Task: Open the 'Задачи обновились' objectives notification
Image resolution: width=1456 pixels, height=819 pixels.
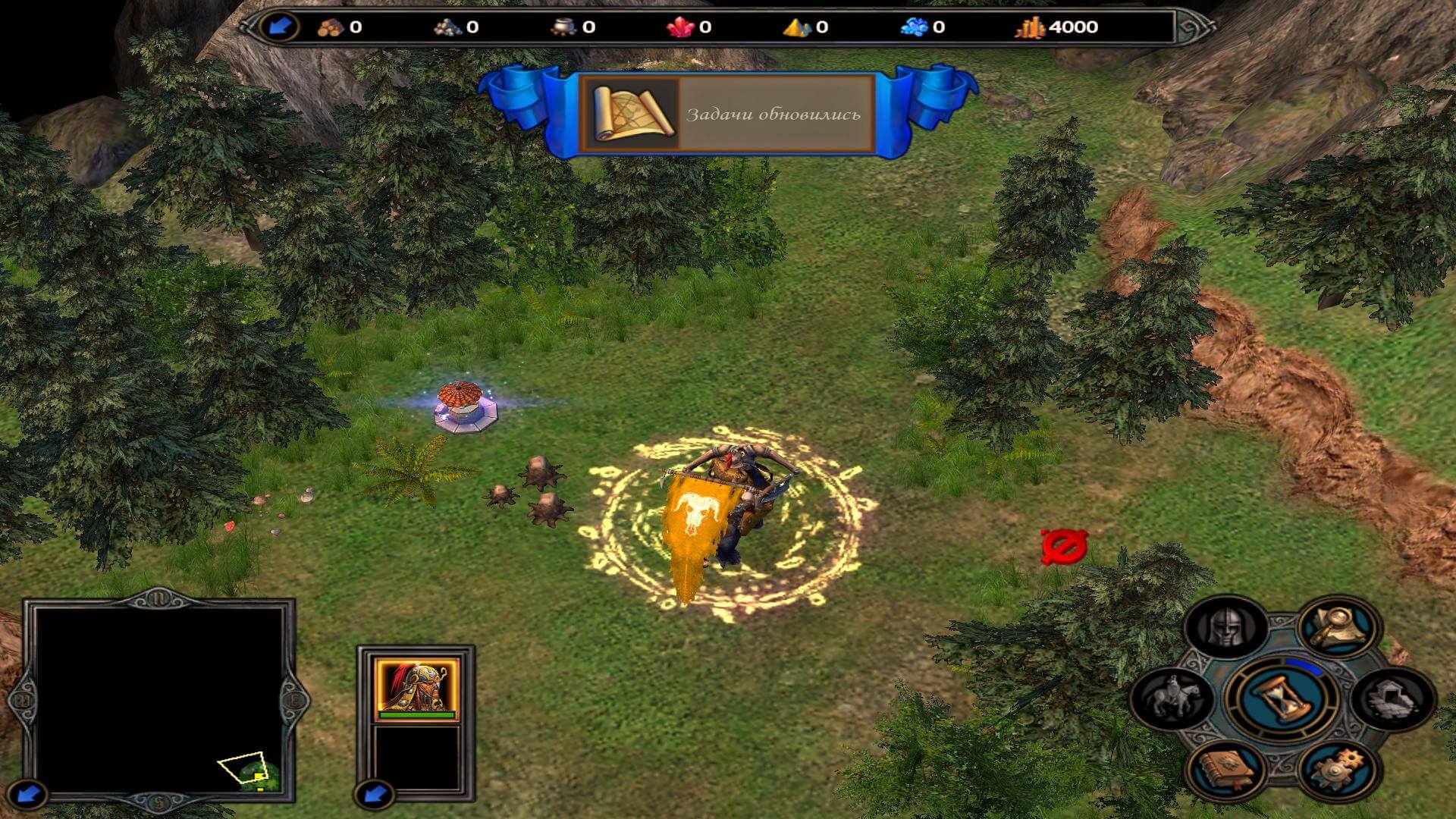Action: [x=728, y=115]
